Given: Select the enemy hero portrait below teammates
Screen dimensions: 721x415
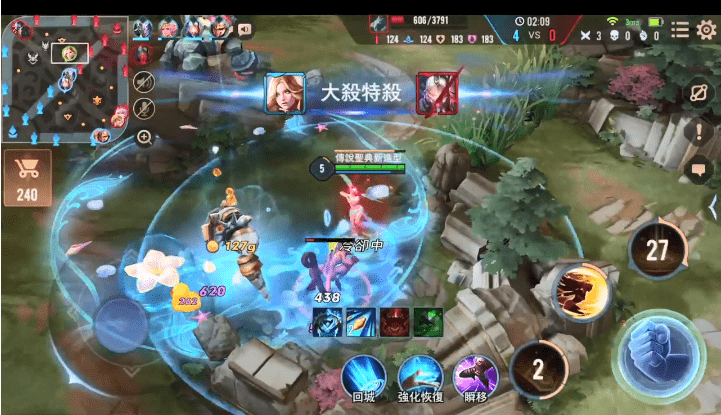Looking at the screenshot, I should point(143,52).
